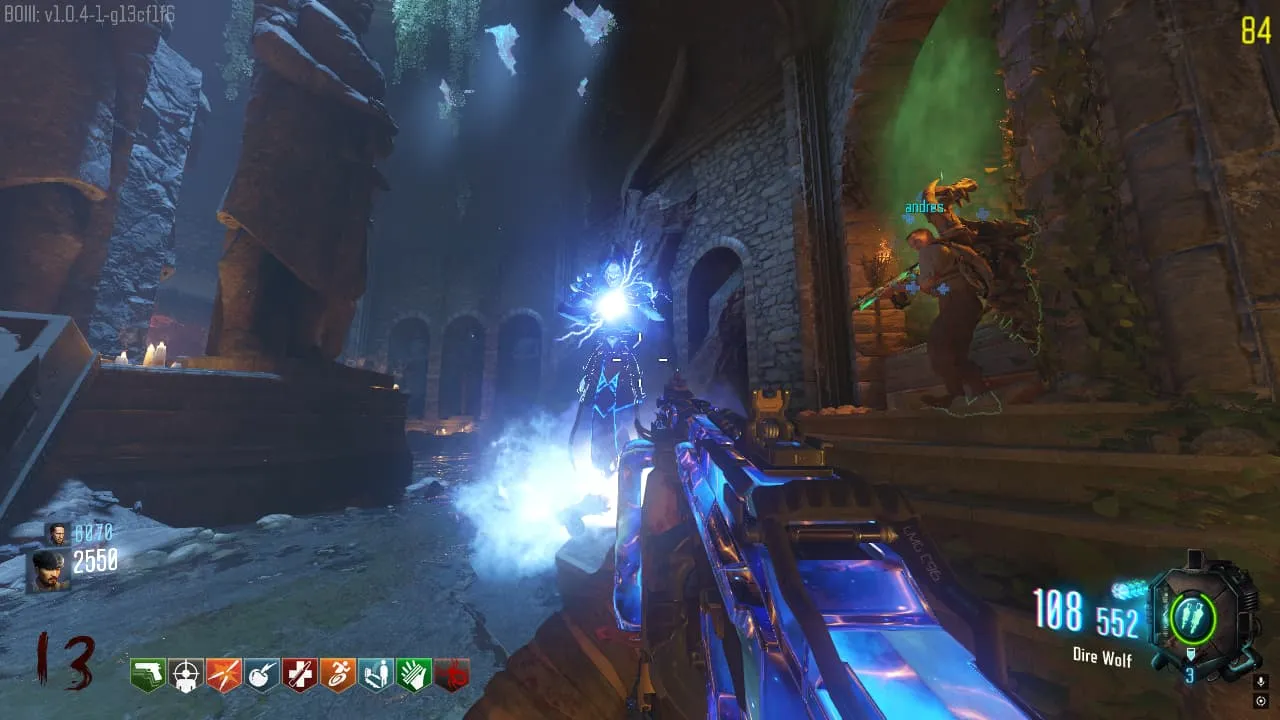This screenshot has width=1280, height=720.
Task: Click the Deadshot crosshair perk icon
Action: 185,675
